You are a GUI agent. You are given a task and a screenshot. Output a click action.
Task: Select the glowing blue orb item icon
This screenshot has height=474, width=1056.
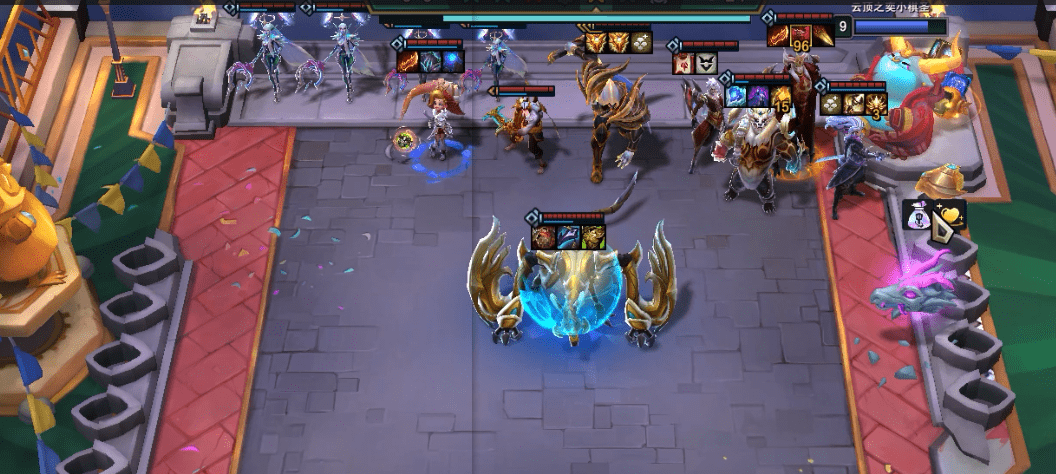coord(452,62)
